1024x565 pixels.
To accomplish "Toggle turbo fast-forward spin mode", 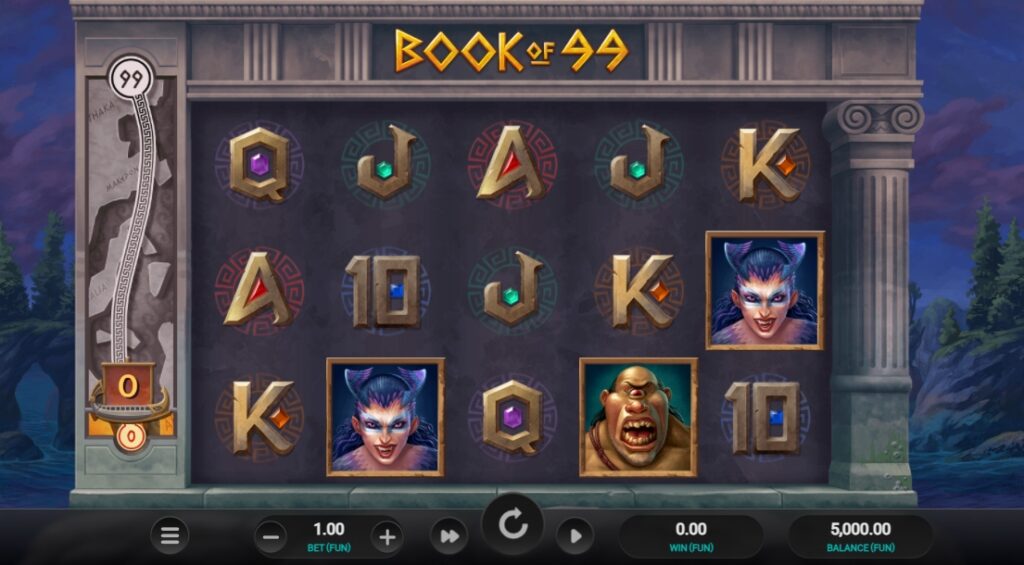I will (x=449, y=537).
